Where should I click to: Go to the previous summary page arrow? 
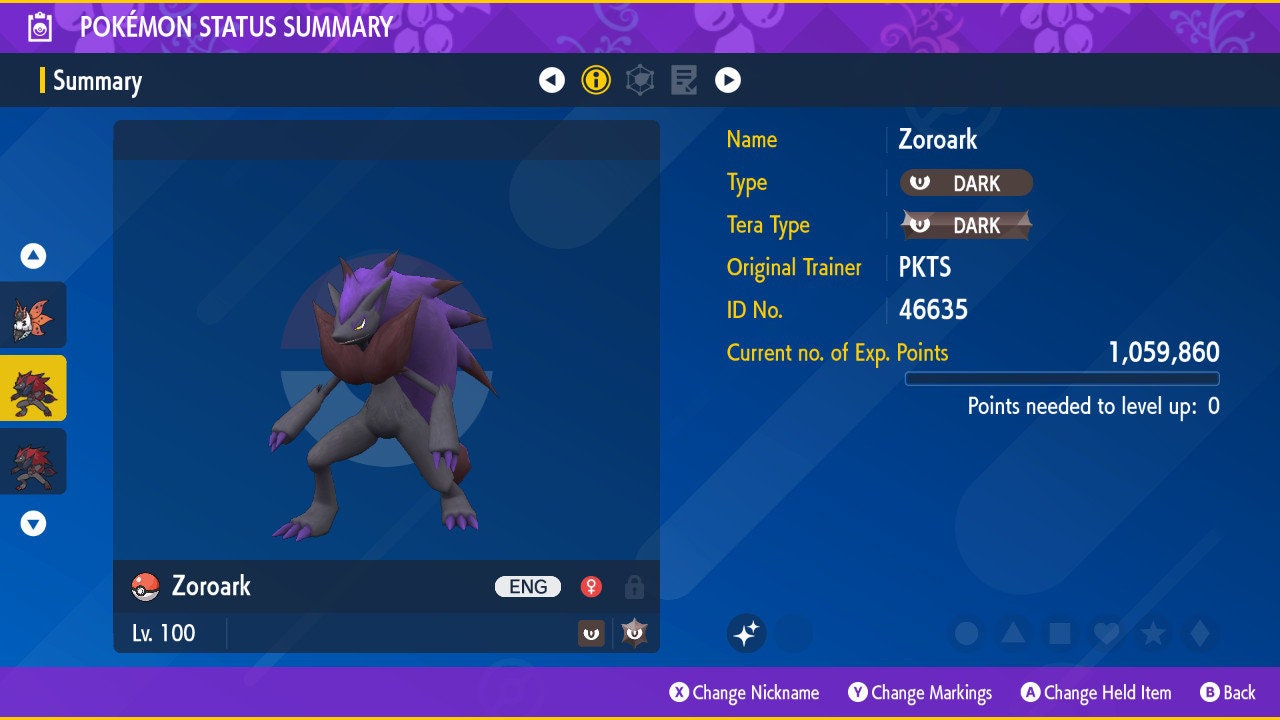tap(552, 80)
